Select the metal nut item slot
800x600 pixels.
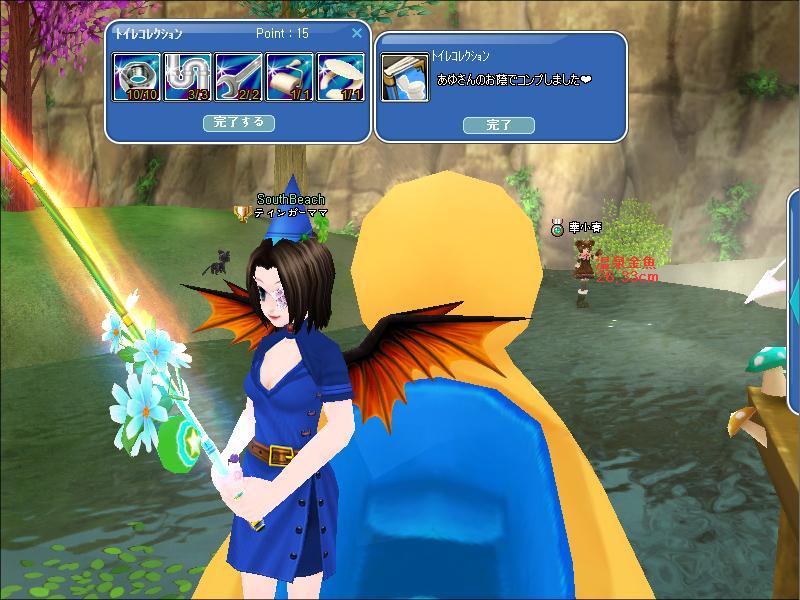pos(137,78)
